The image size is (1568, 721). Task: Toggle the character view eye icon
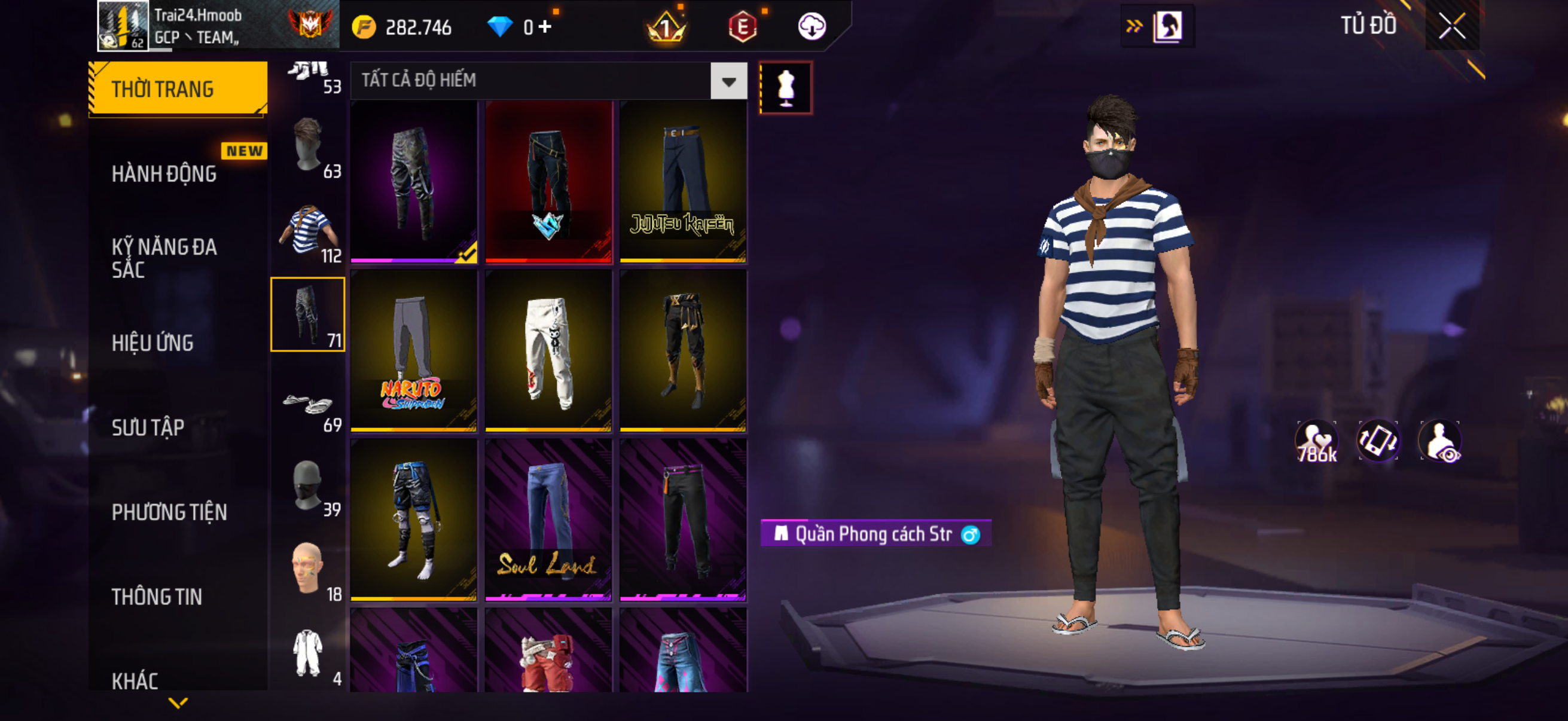tap(1440, 441)
